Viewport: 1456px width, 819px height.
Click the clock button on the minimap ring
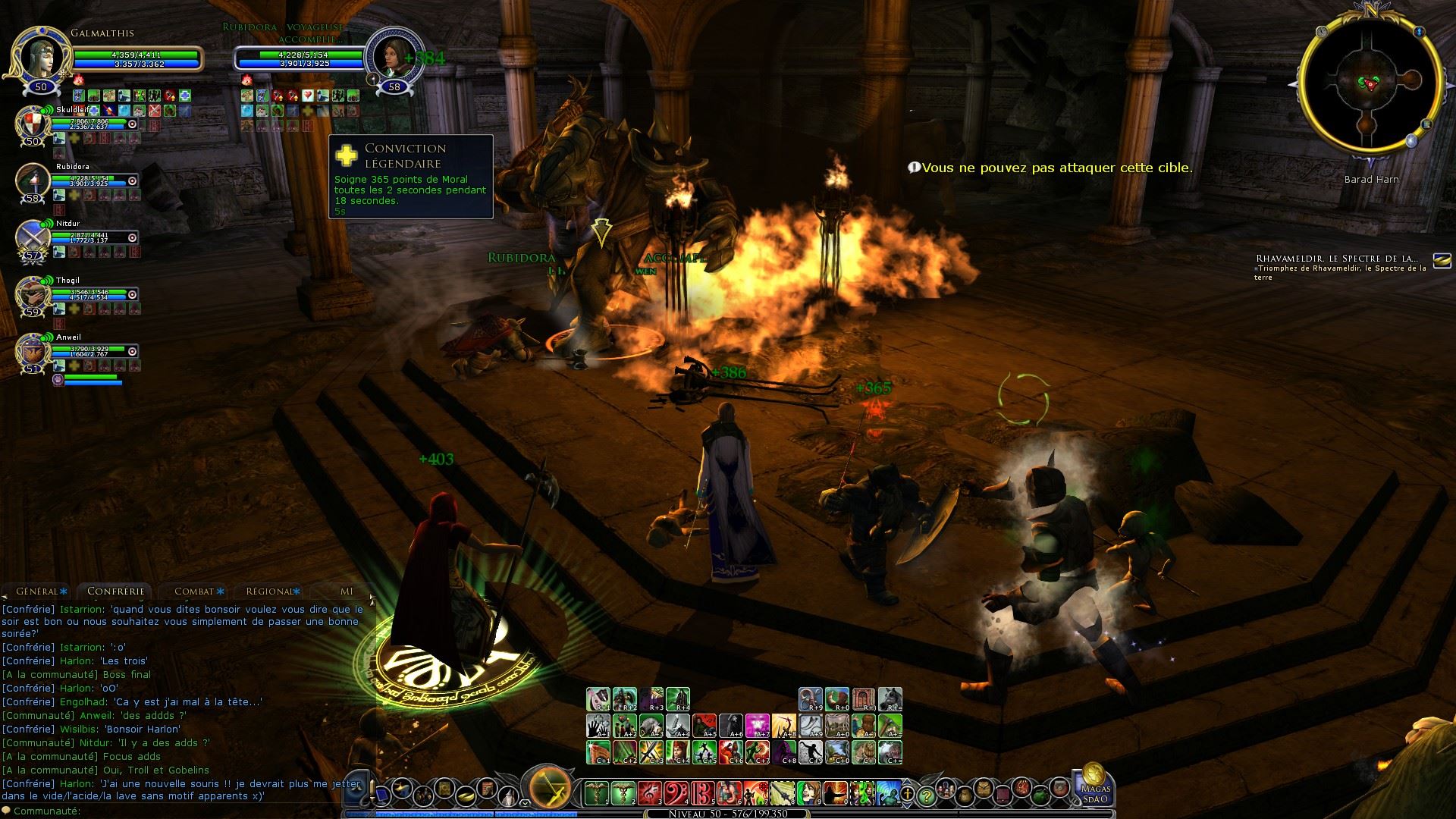pyautogui.click(x=1323, y=32)
